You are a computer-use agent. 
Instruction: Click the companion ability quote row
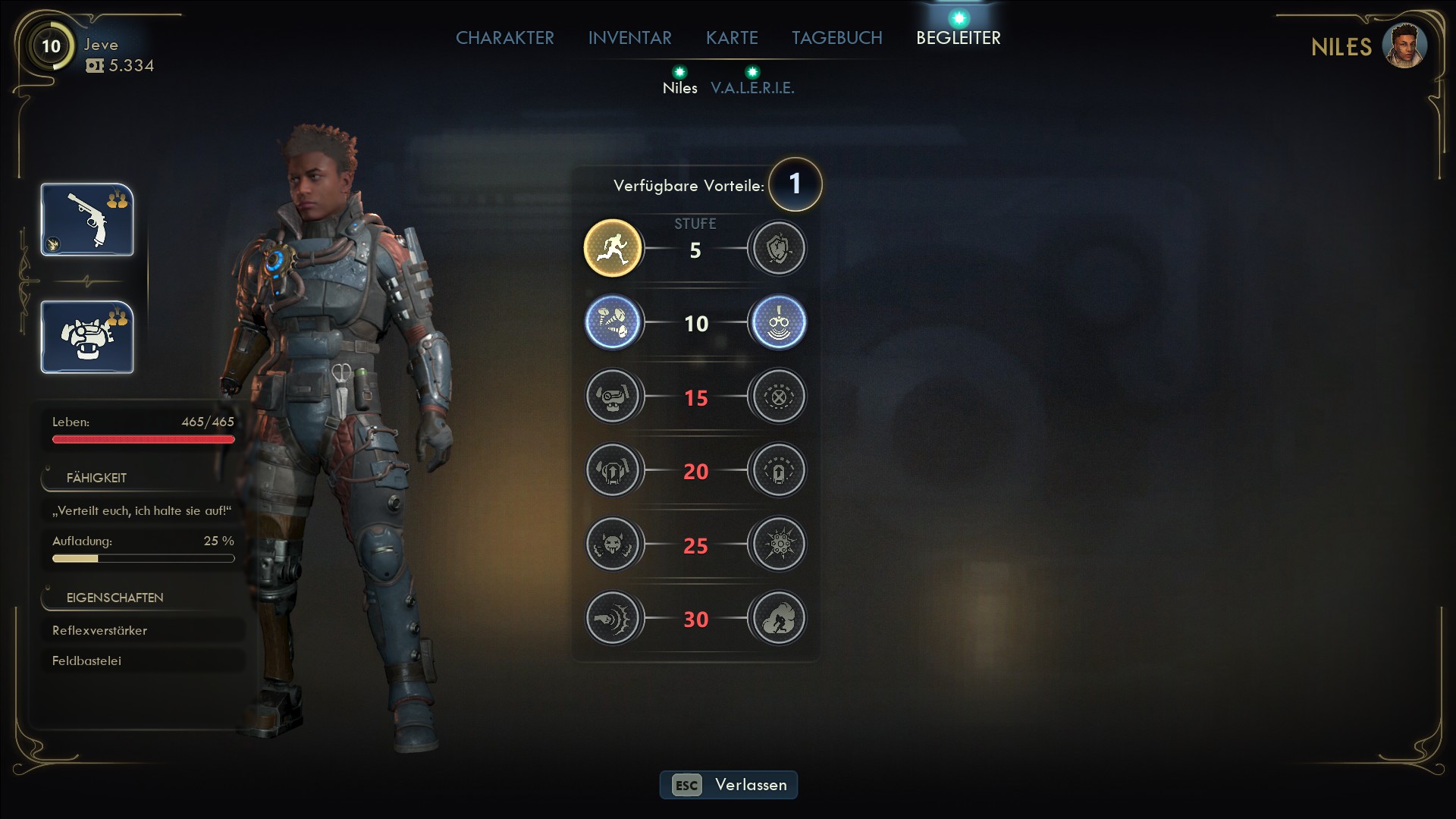pyautogui.click(x=143, y=510)
